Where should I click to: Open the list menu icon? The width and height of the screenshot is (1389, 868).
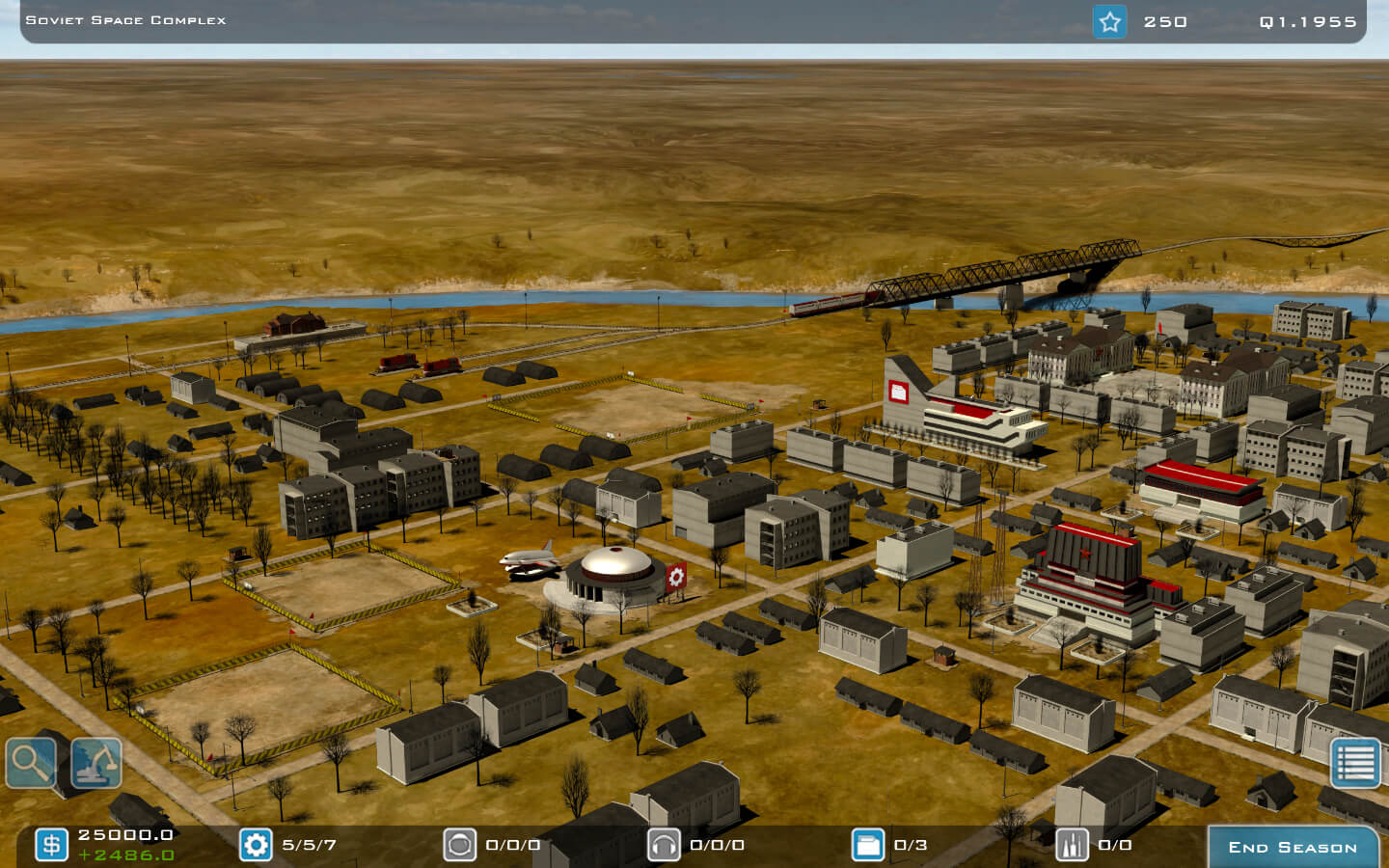click(x=1355, y=763)
